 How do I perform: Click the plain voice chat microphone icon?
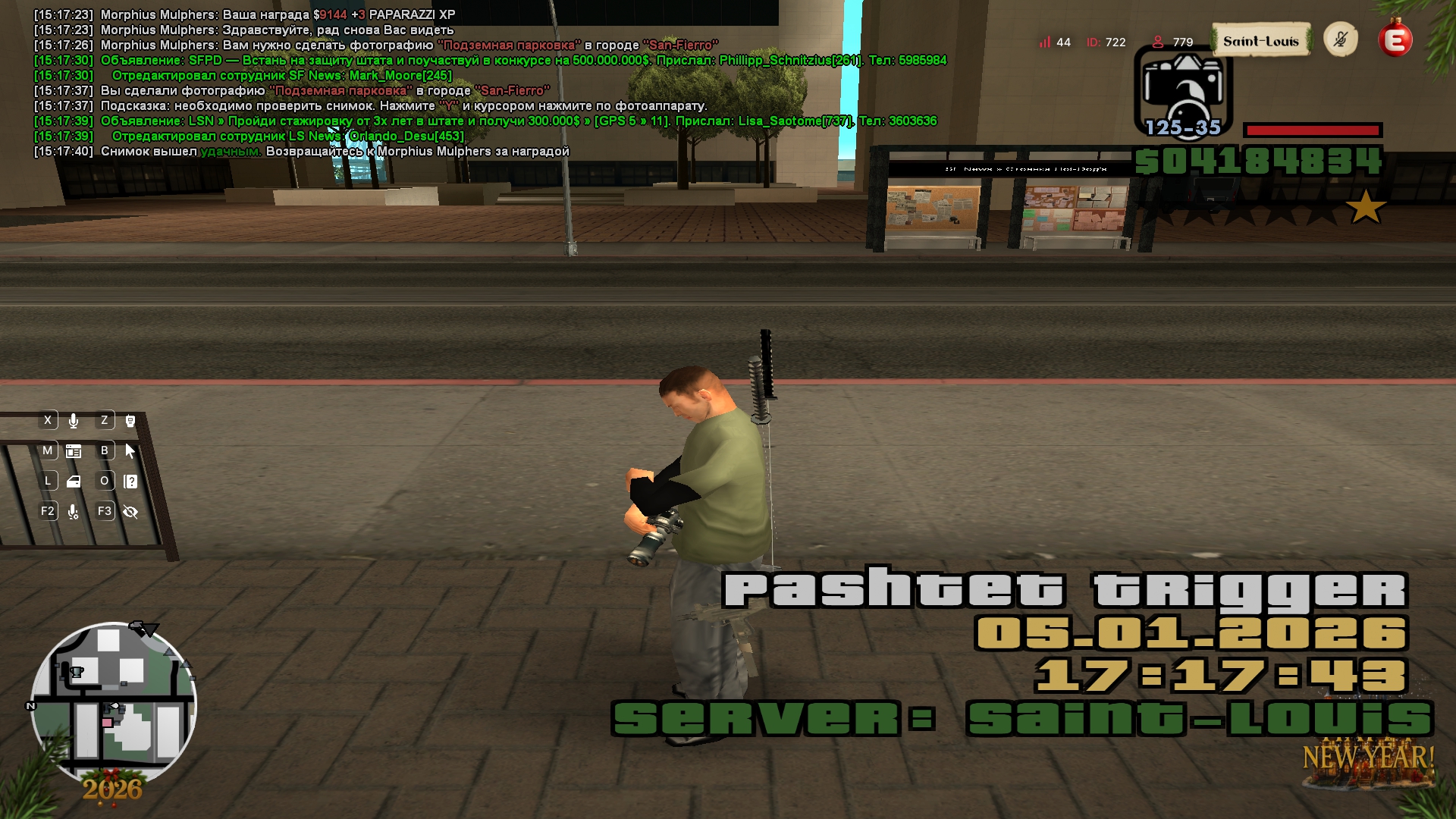(74, 421)
